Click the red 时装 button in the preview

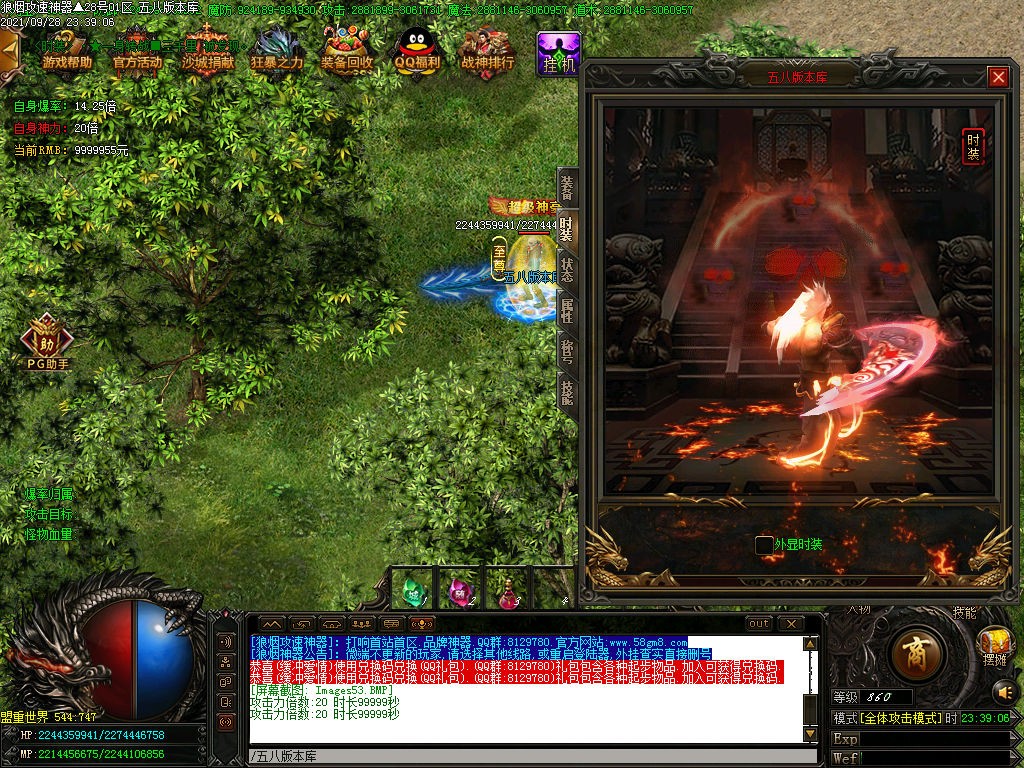click(x=972, y=146)
